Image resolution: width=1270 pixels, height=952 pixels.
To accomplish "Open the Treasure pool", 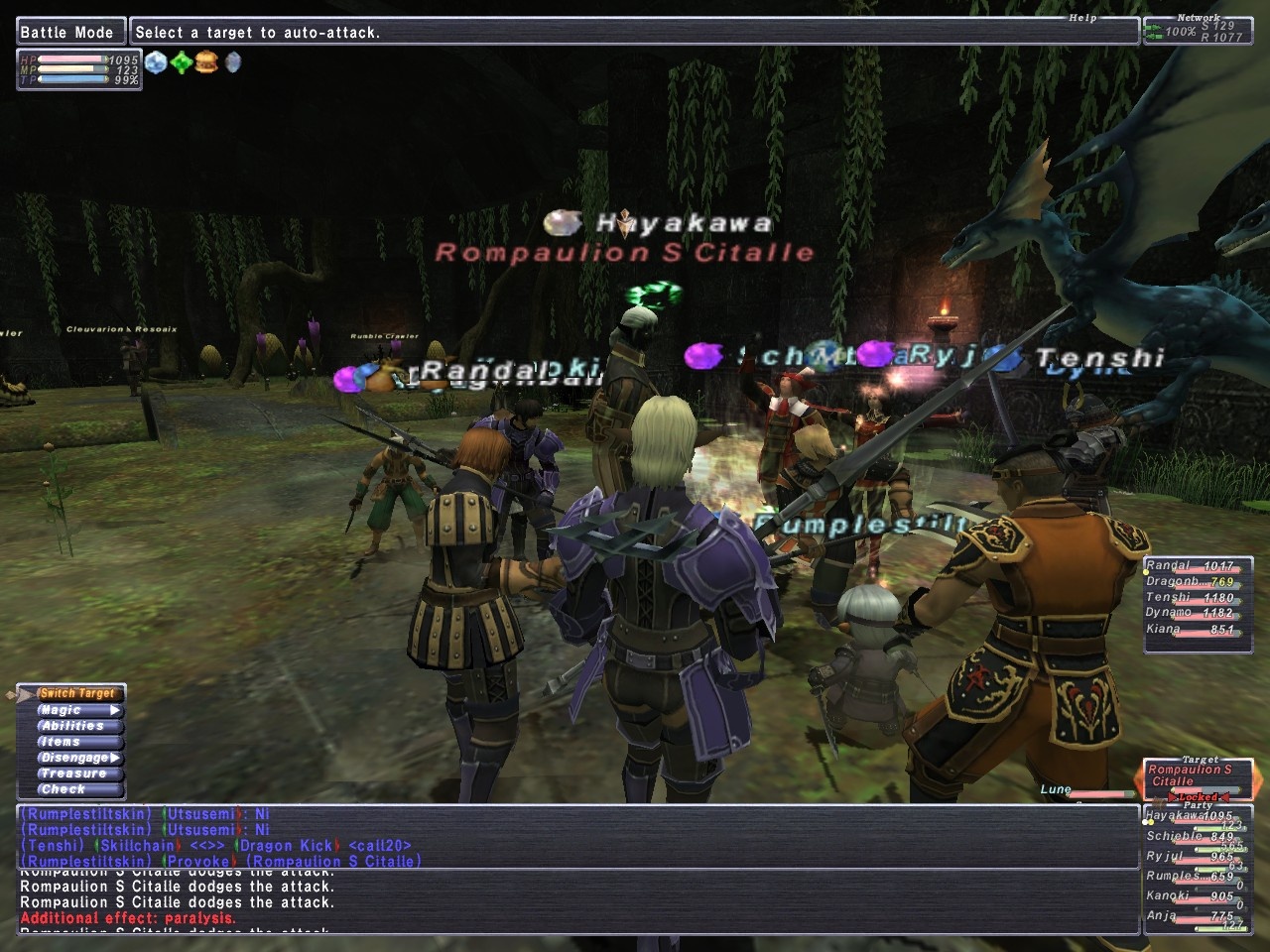I will tap(73, 773).
